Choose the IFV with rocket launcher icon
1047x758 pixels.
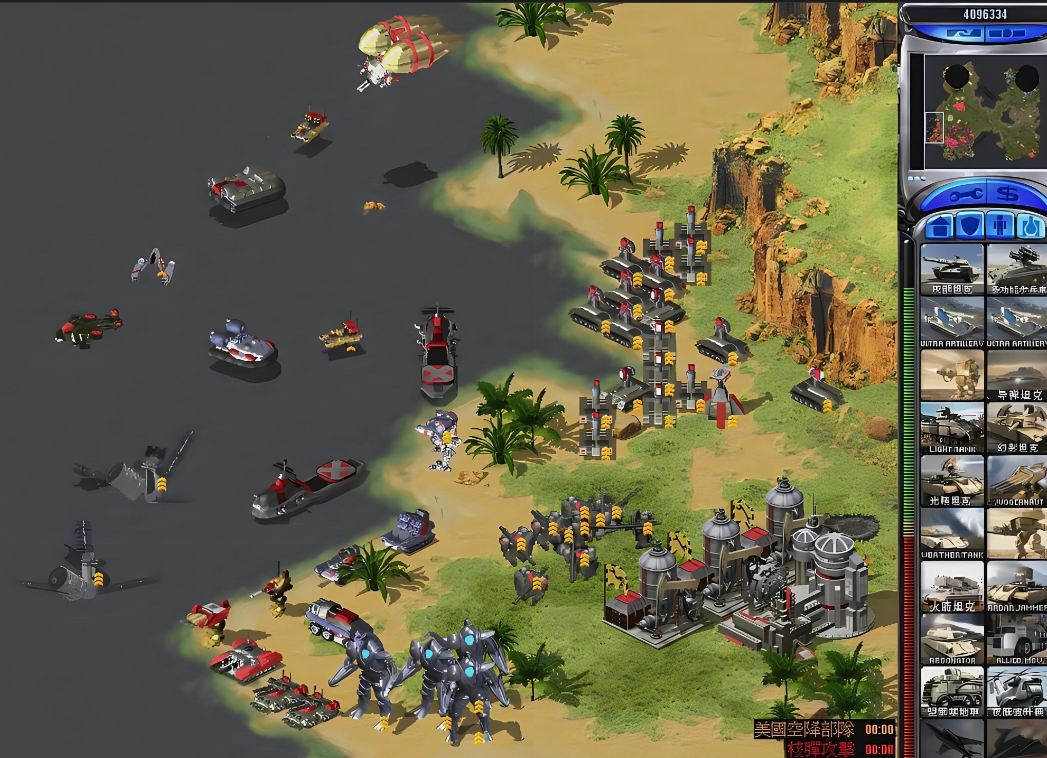1016,268
